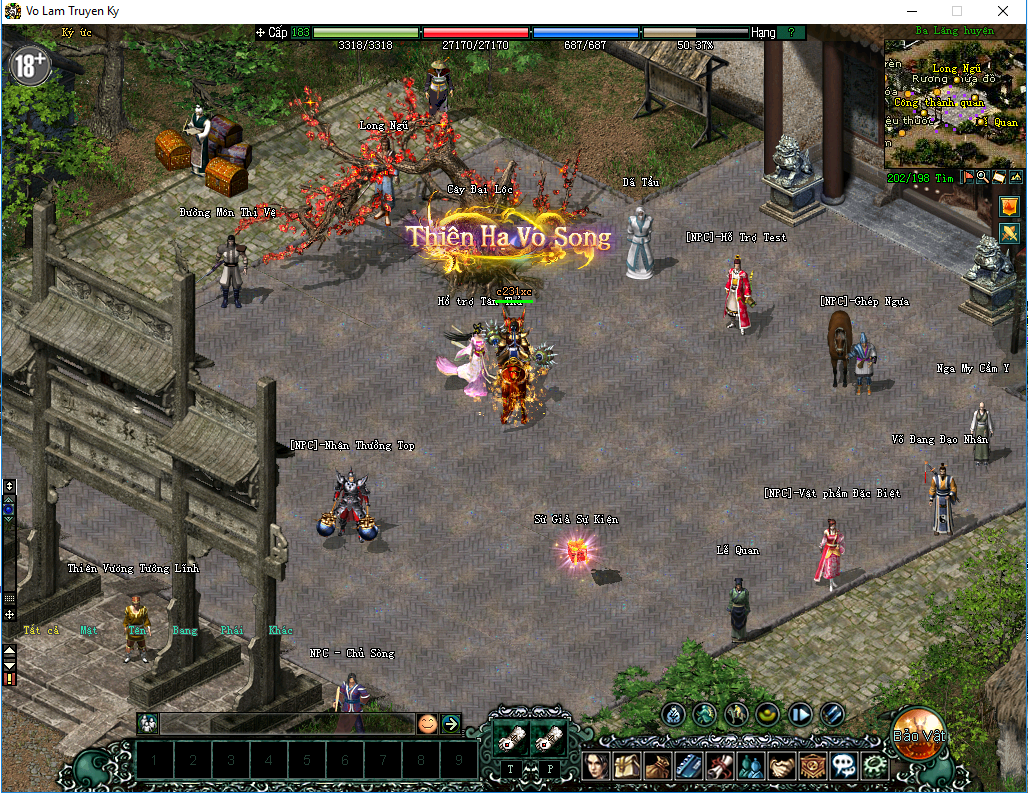This screenshot has height=793, width=1028.
Task: Click the red flag minimap button
Action: coord(968,177)
